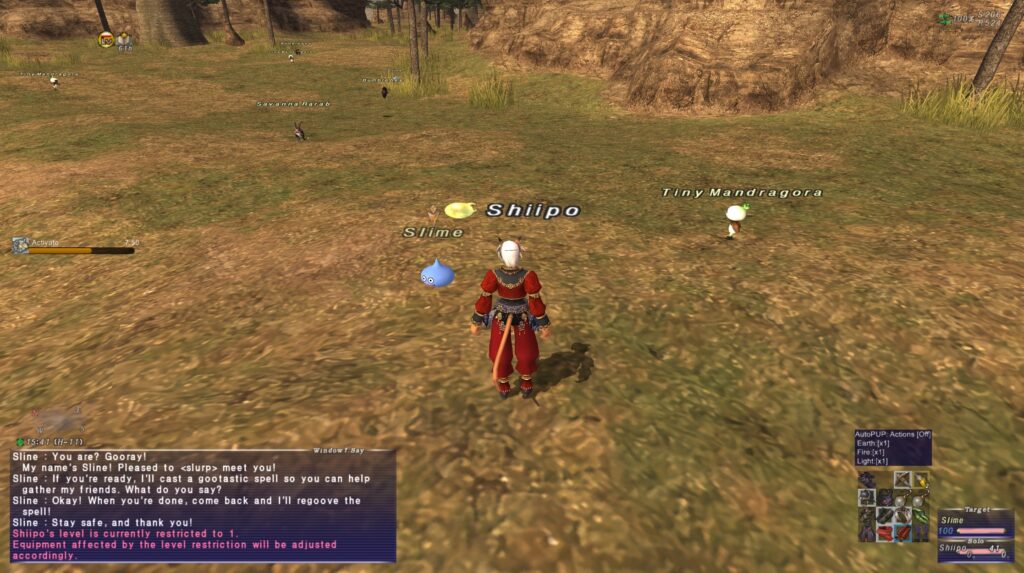Select the yellow ammo equipment slot

[x=920, y=480]
